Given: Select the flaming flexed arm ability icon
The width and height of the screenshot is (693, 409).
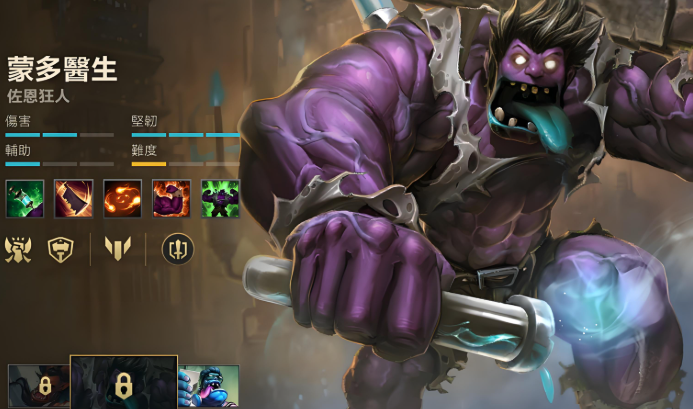Looking at the screenshot, I should (x=171, y=199).
